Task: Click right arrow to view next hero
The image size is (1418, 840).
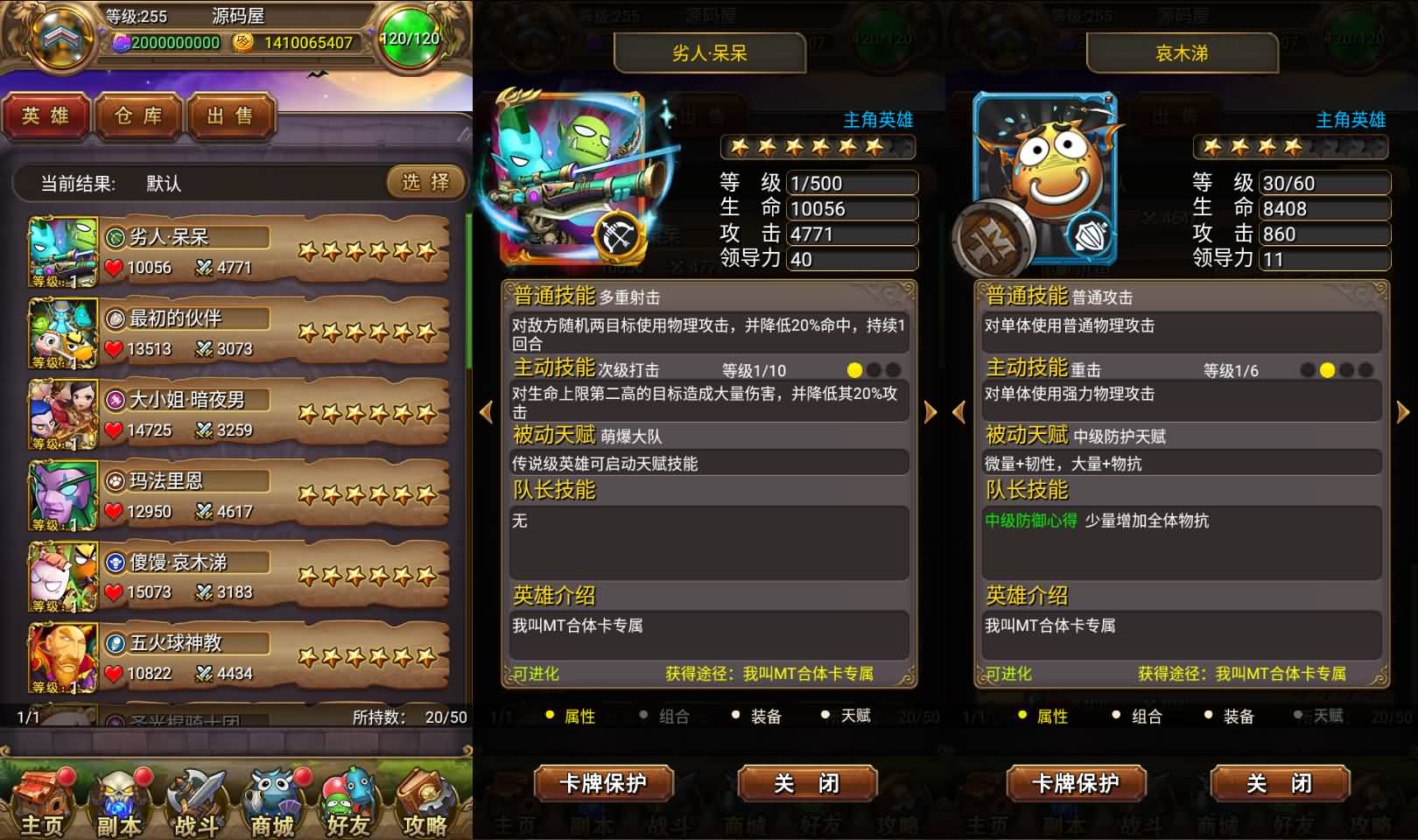Action: 930,411
